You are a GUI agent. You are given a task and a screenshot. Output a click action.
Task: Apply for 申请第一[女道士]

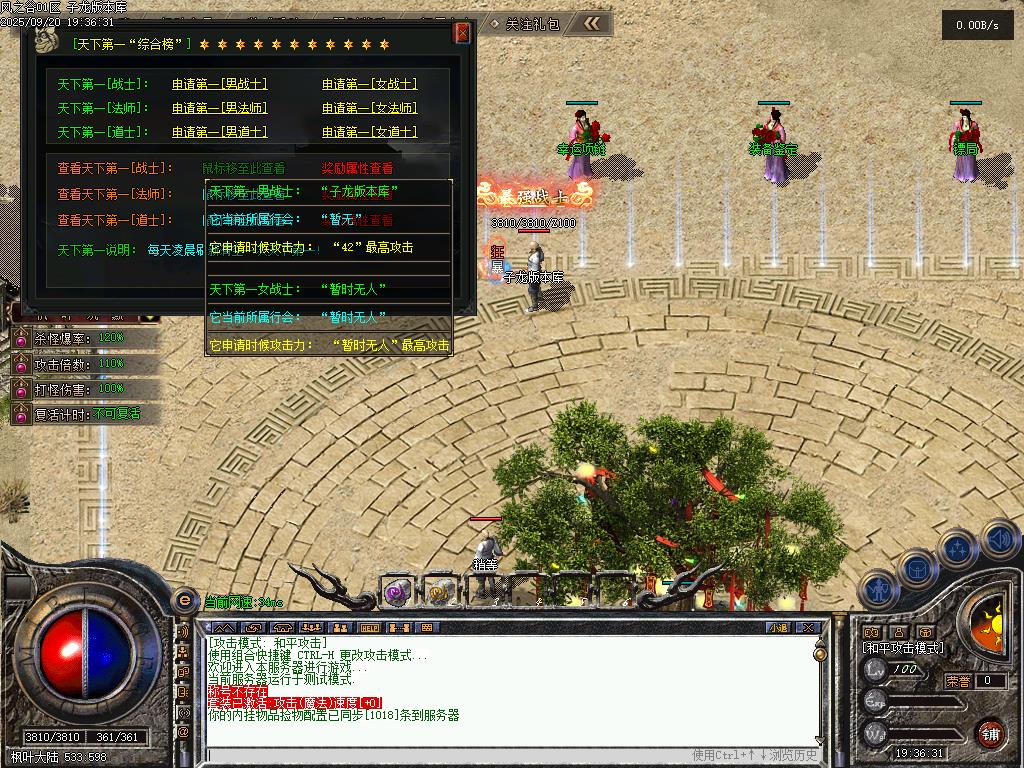369,132
